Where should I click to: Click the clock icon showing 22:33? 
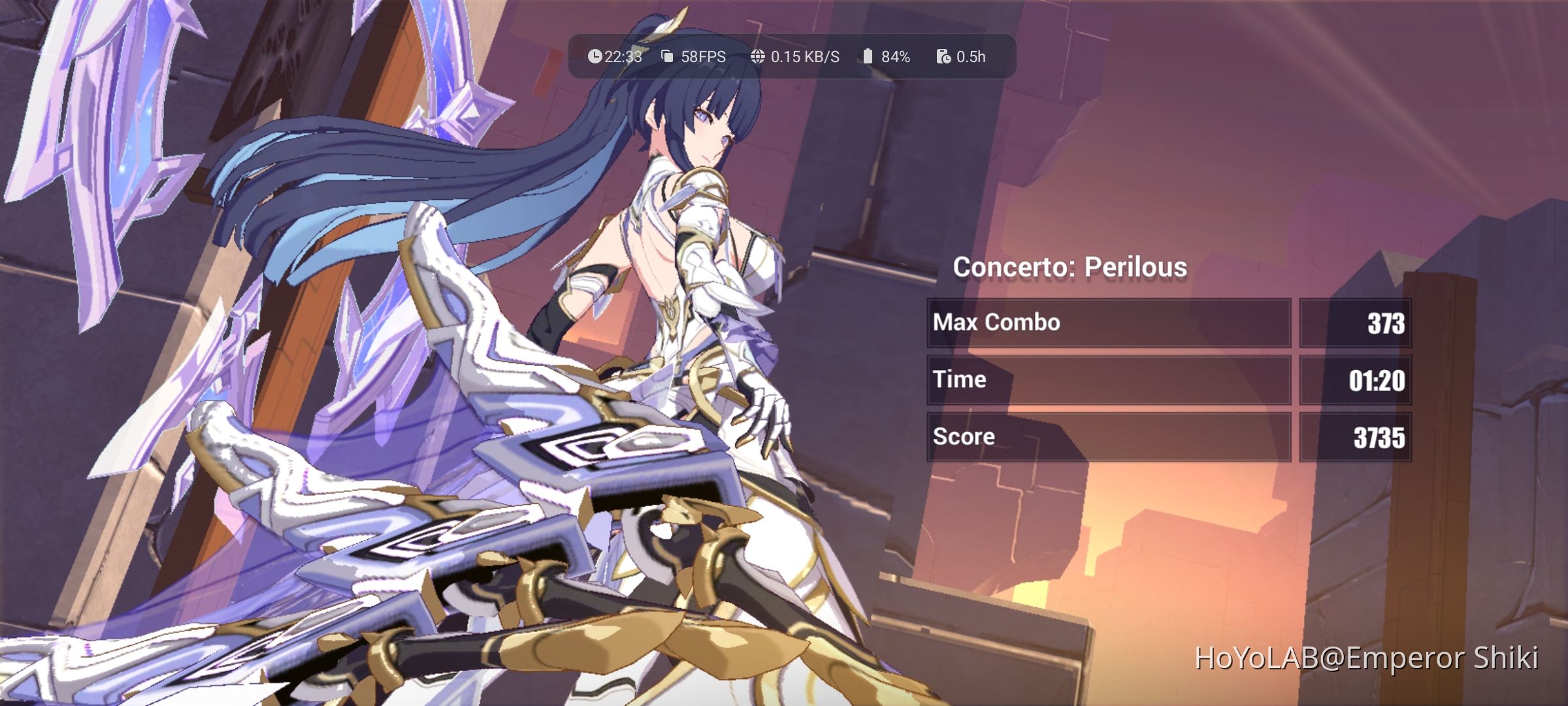pos(595,57)
